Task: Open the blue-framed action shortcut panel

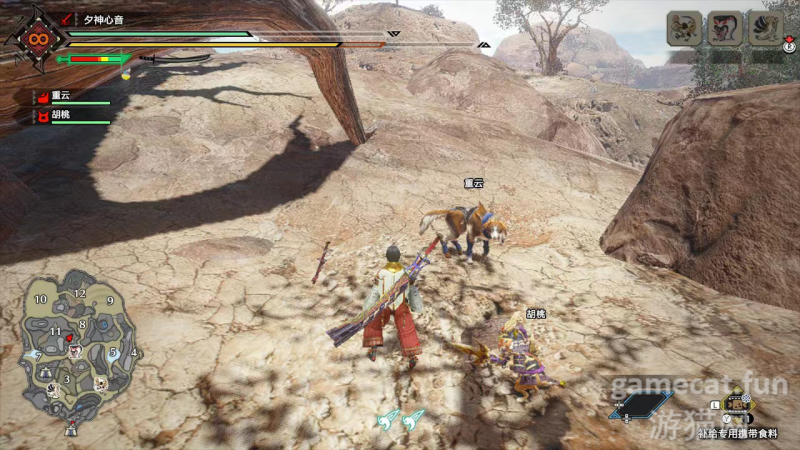Action: click(x=640, y=405)
